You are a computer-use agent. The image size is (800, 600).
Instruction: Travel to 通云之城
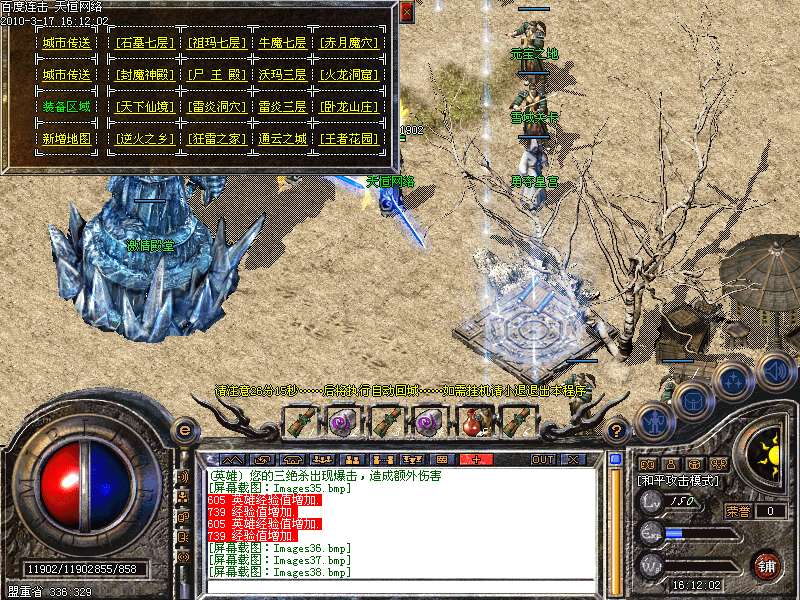pos(283,138)
